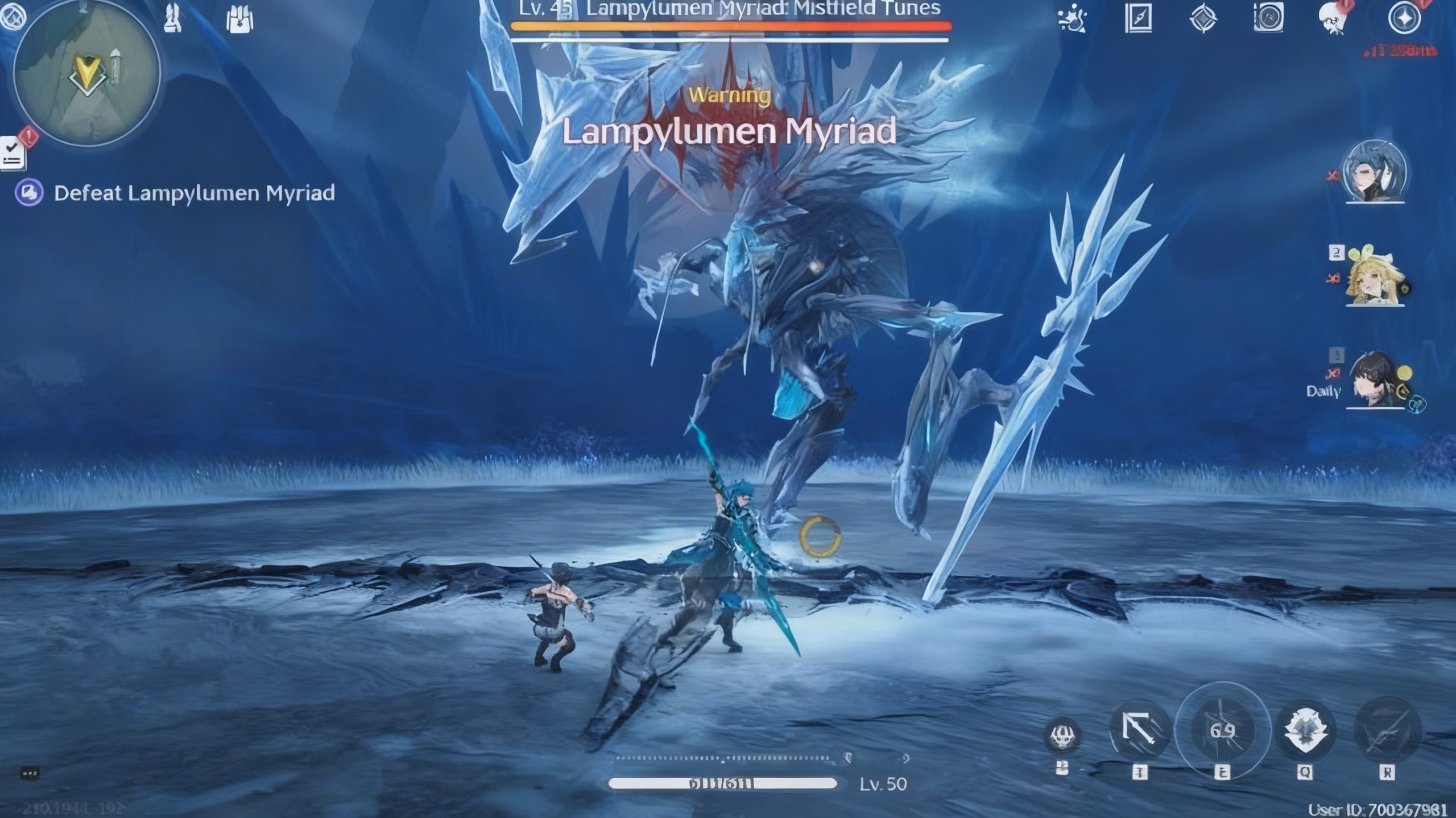
Task: Trigger the white crest echo ability icon
Action: [x=1305, y=730]
